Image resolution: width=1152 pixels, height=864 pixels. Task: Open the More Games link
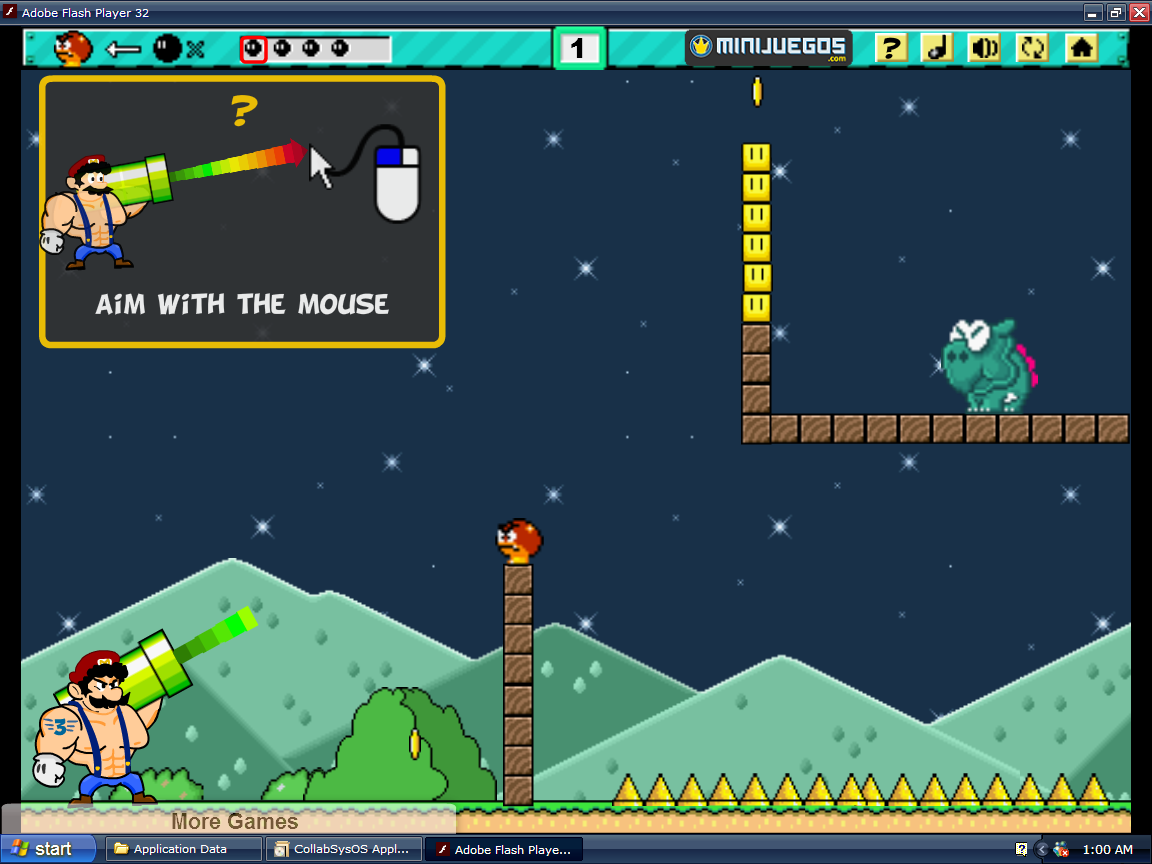234,821
